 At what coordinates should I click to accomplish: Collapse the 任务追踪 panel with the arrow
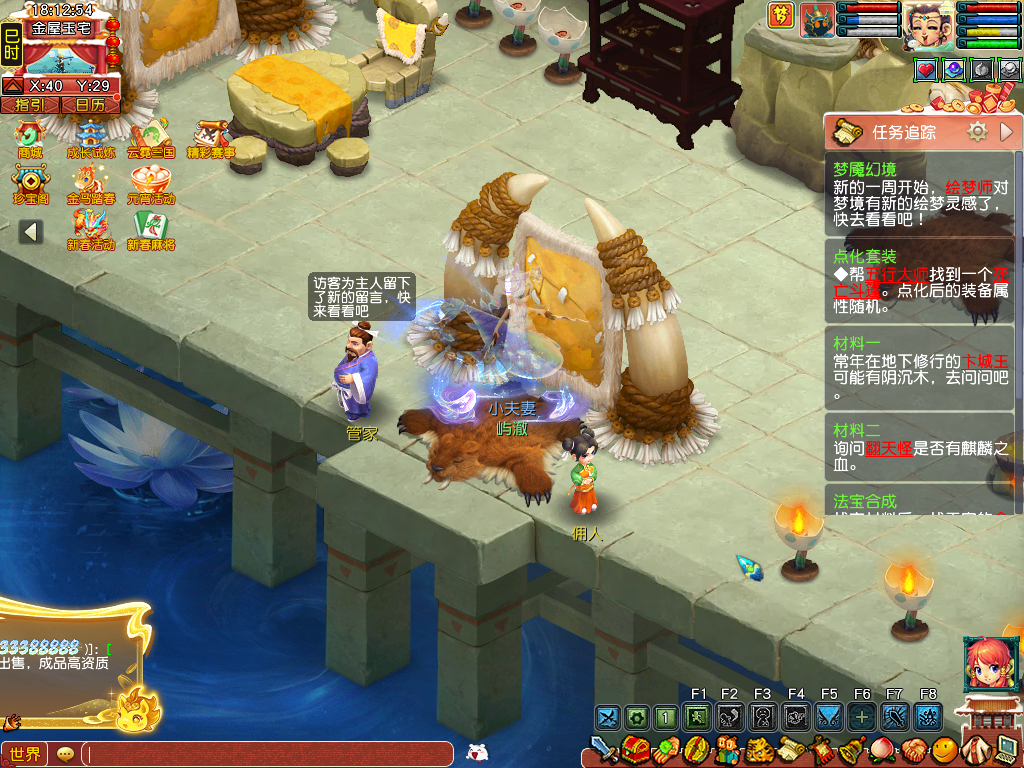[x=1006, y=132]
